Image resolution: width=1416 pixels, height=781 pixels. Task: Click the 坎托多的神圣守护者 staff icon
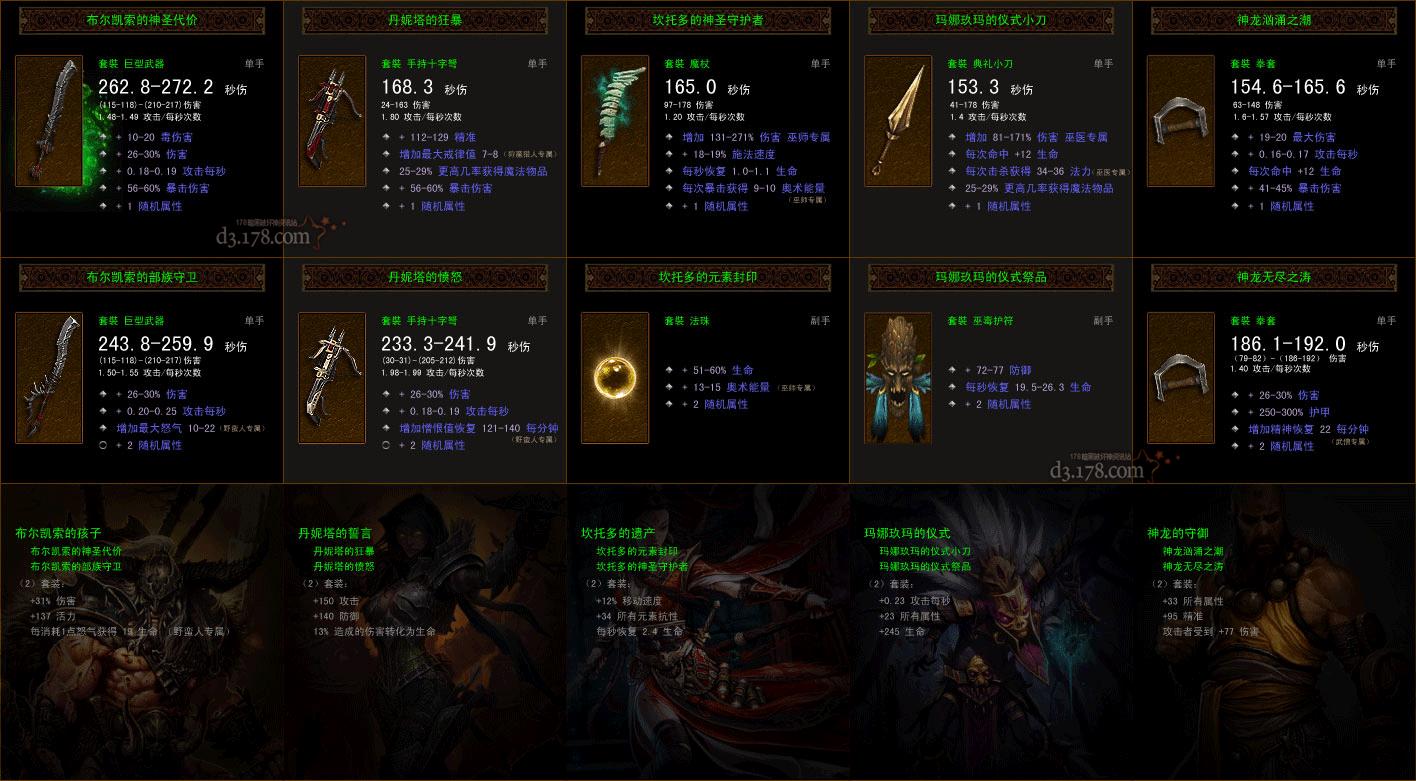tap(614, 118)
